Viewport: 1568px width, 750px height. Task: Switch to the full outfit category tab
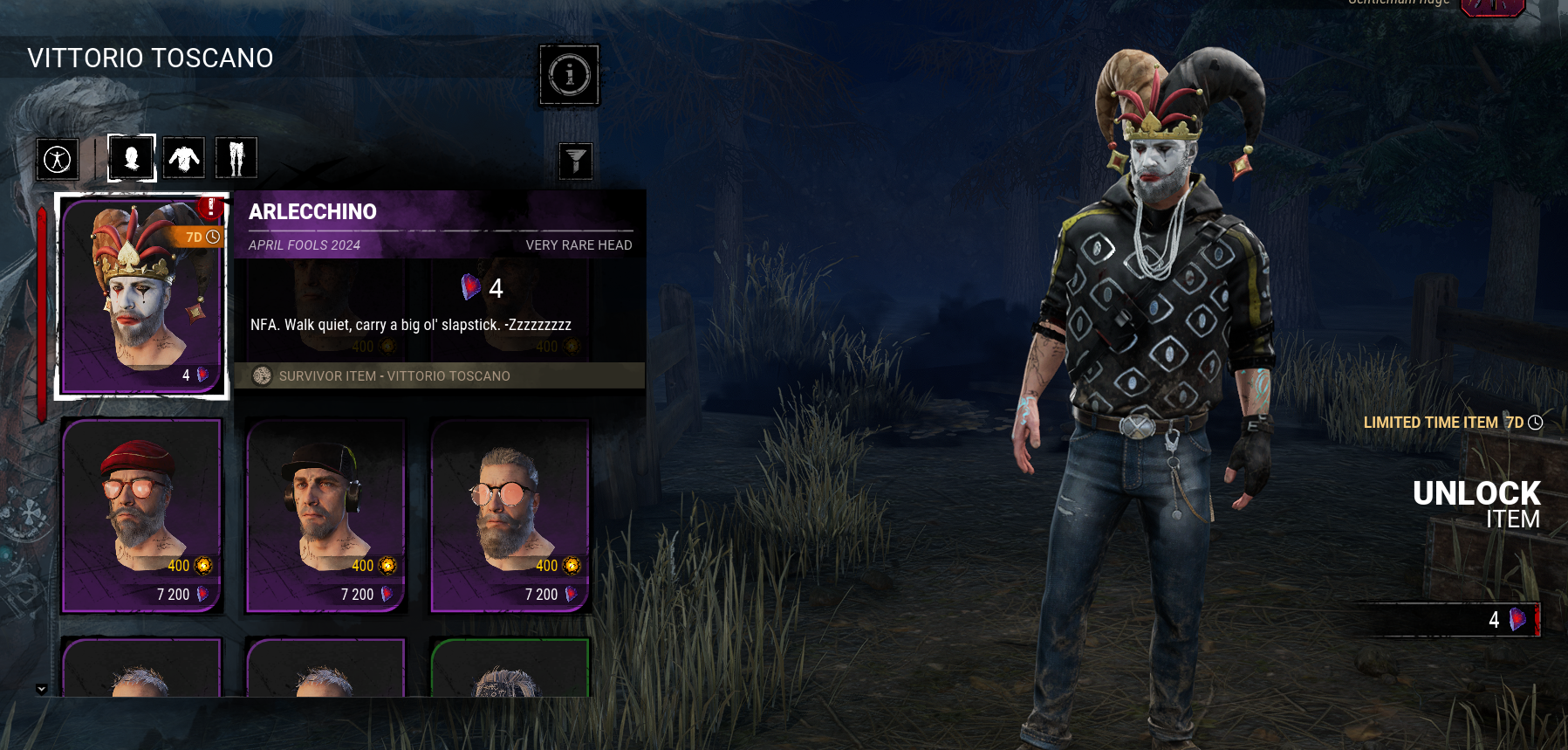[x=58, y=159]
